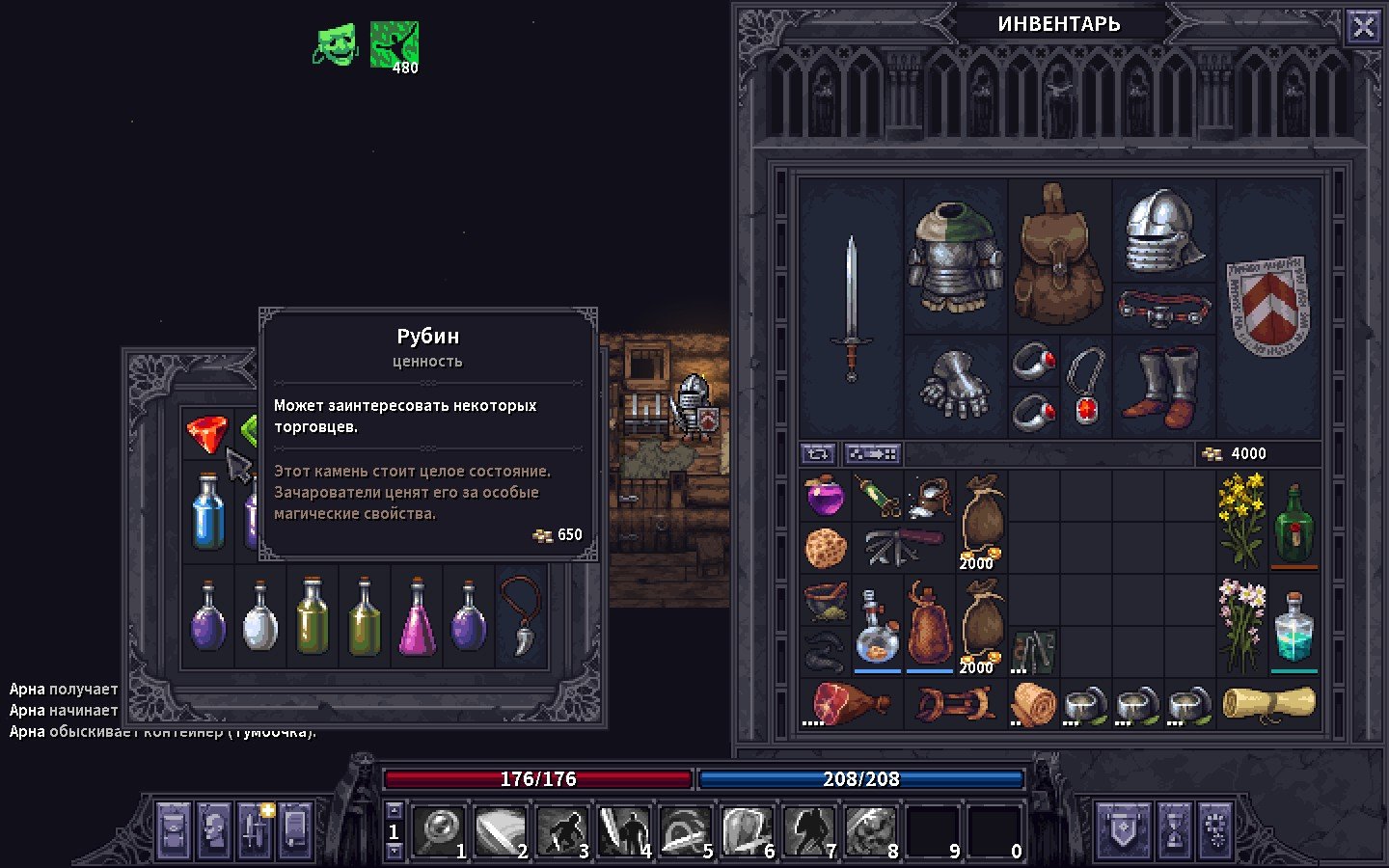Choose the equipped steel helmet
1389x868 pixels.
point(1163,231)
